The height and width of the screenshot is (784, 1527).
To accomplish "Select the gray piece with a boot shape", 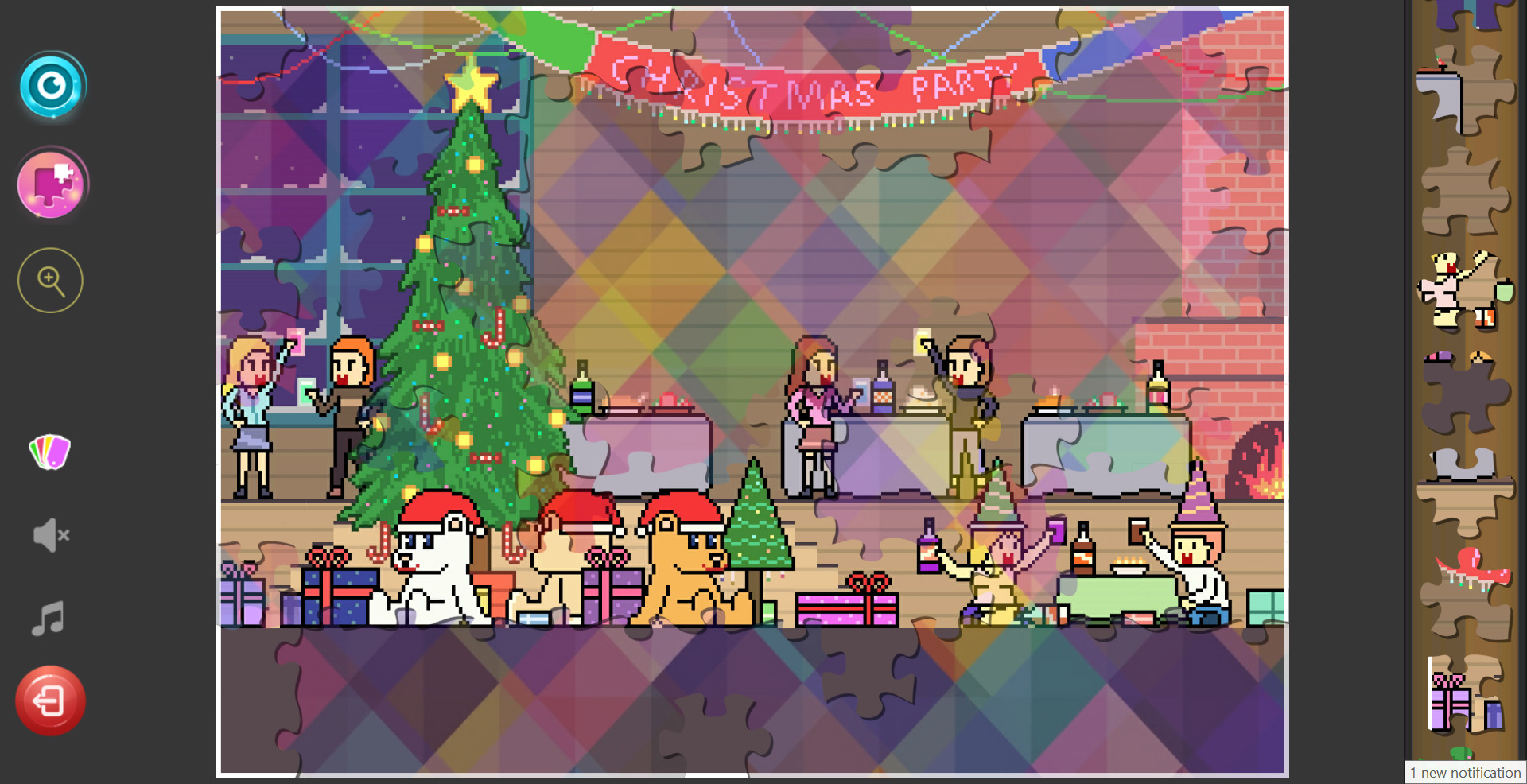I will (1463, 477).
